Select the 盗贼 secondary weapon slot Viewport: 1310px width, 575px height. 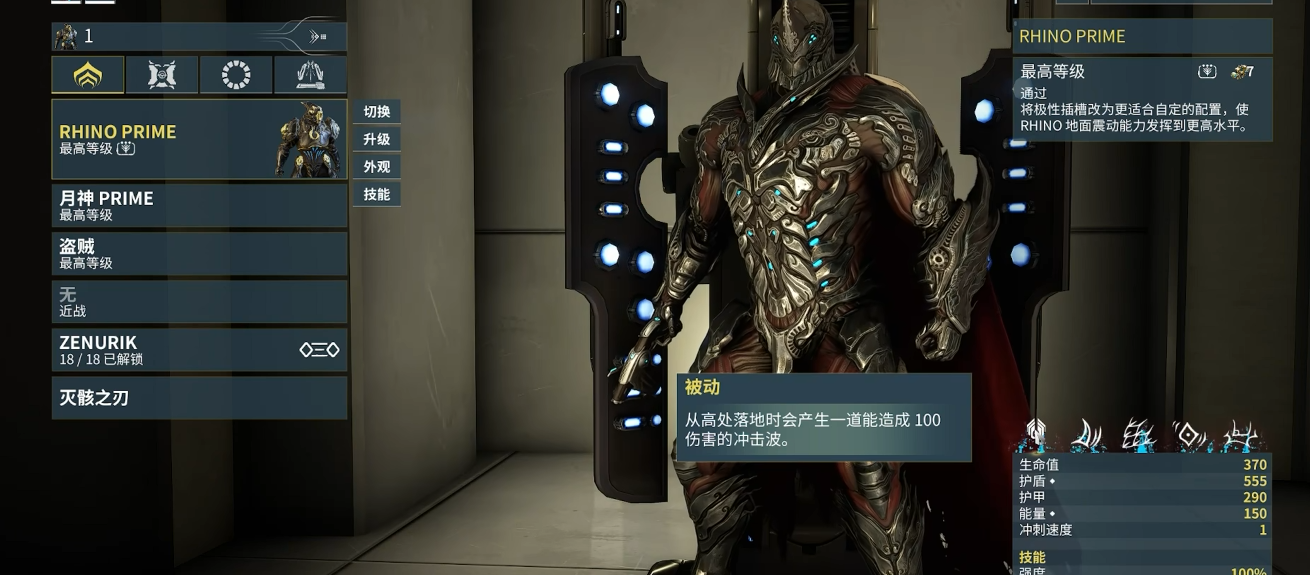[x=199, y=253]
